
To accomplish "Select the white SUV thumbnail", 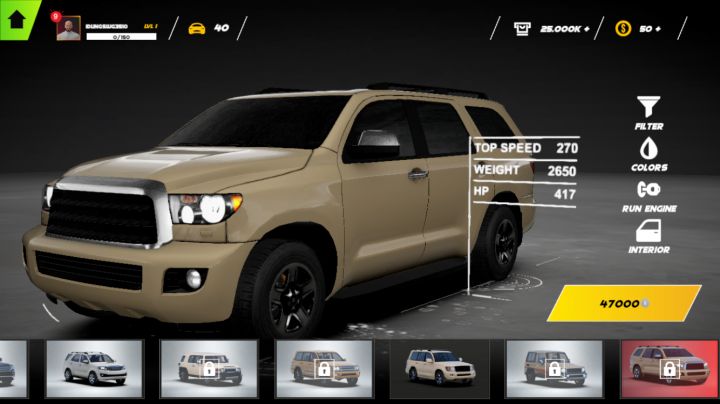I will tap(95, 367).
